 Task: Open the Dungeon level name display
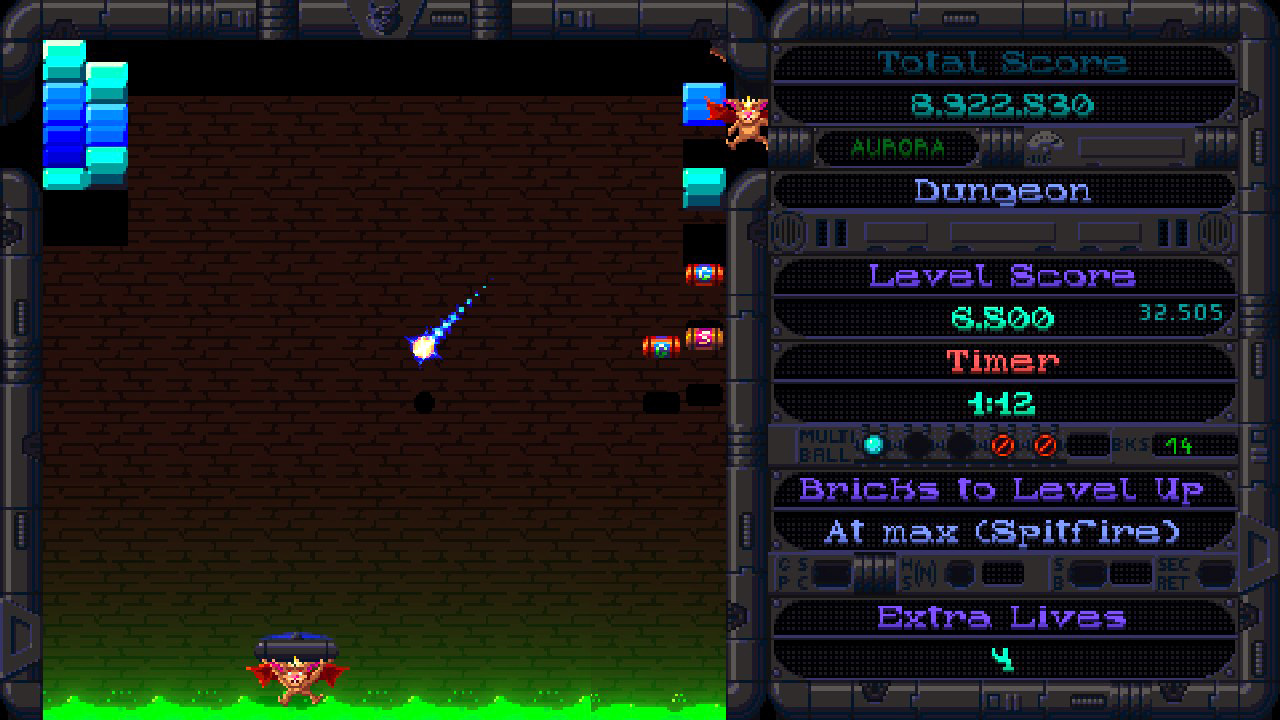click(x=1005, y=191)
